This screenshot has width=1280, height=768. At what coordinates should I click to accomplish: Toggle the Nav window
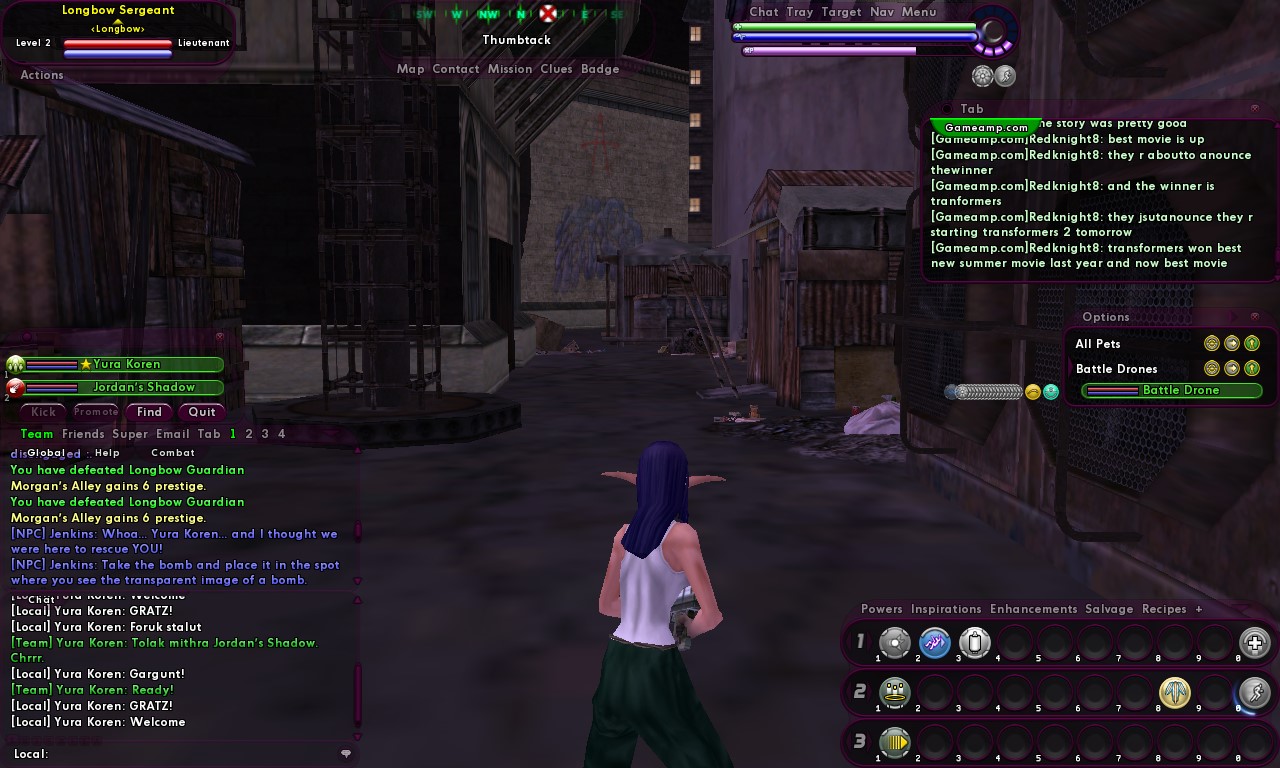coord(882,12)
